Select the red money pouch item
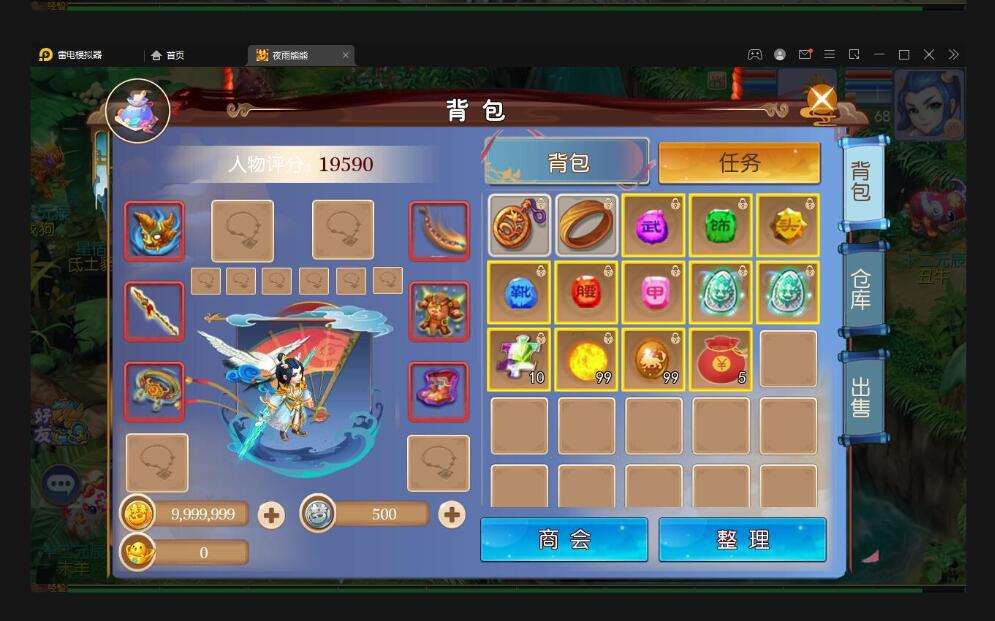995x621 pixels. tap(720, 359)
